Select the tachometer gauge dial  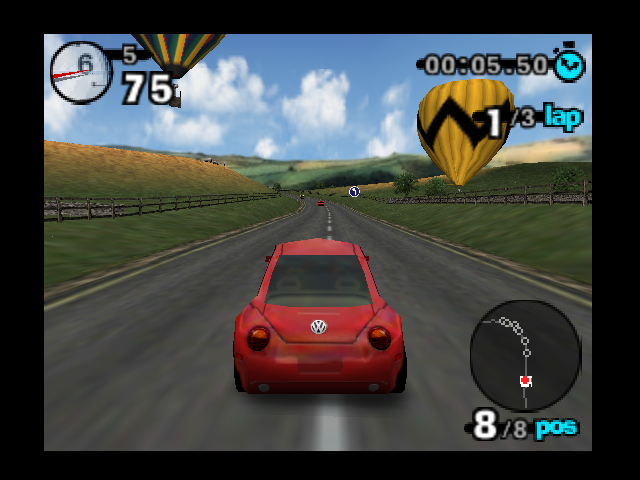[81, 72]
